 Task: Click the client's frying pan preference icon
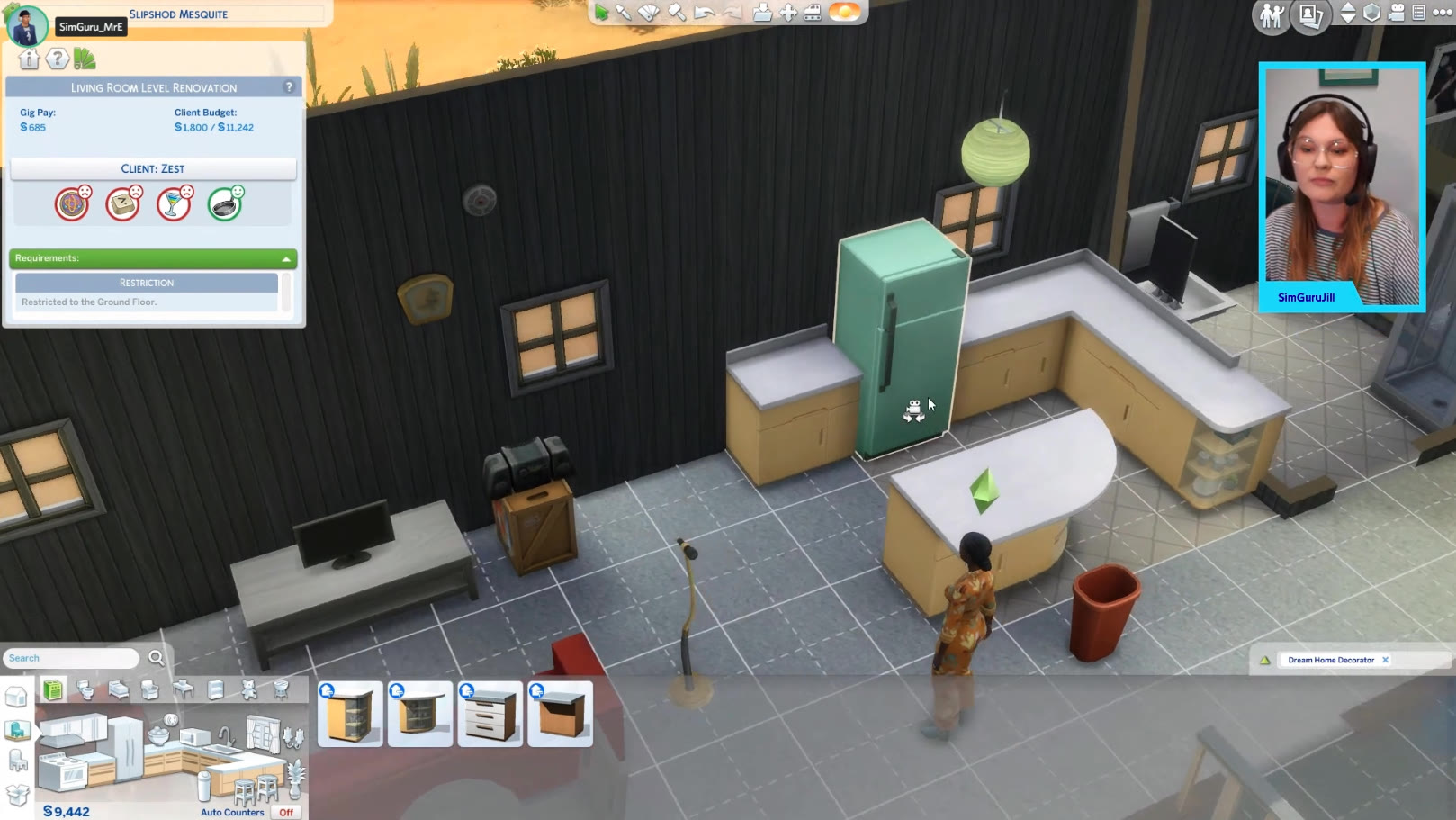click(x=225, y=204)
